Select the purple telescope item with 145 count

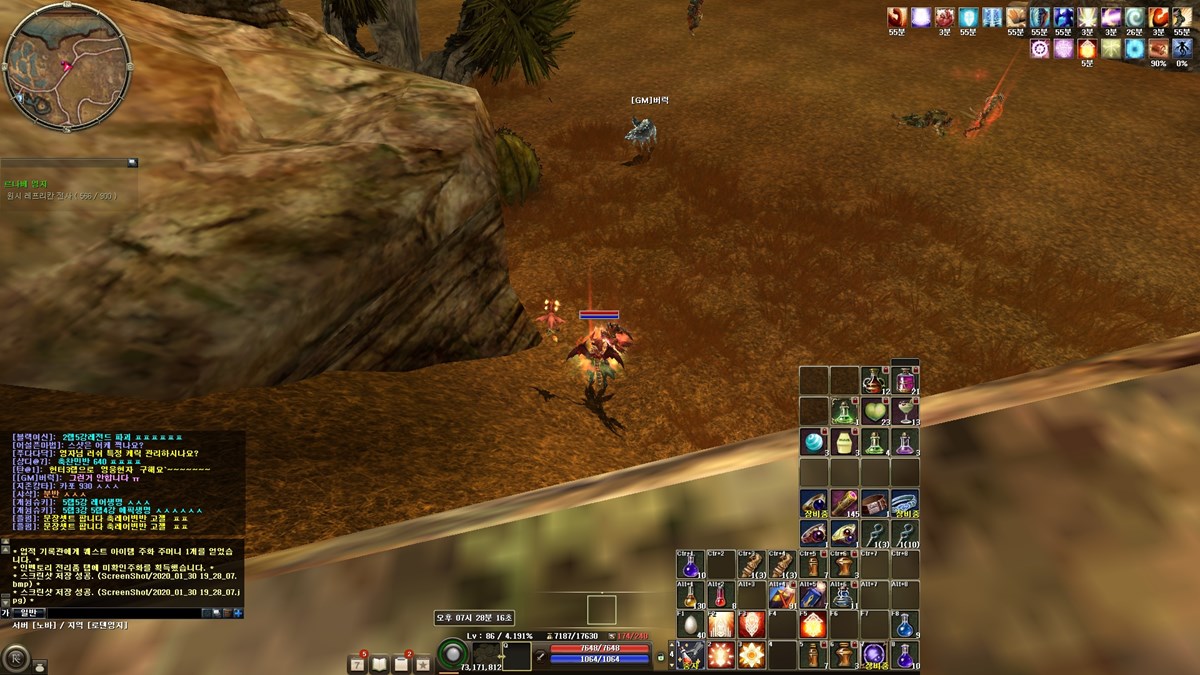[x=844, y=502]
